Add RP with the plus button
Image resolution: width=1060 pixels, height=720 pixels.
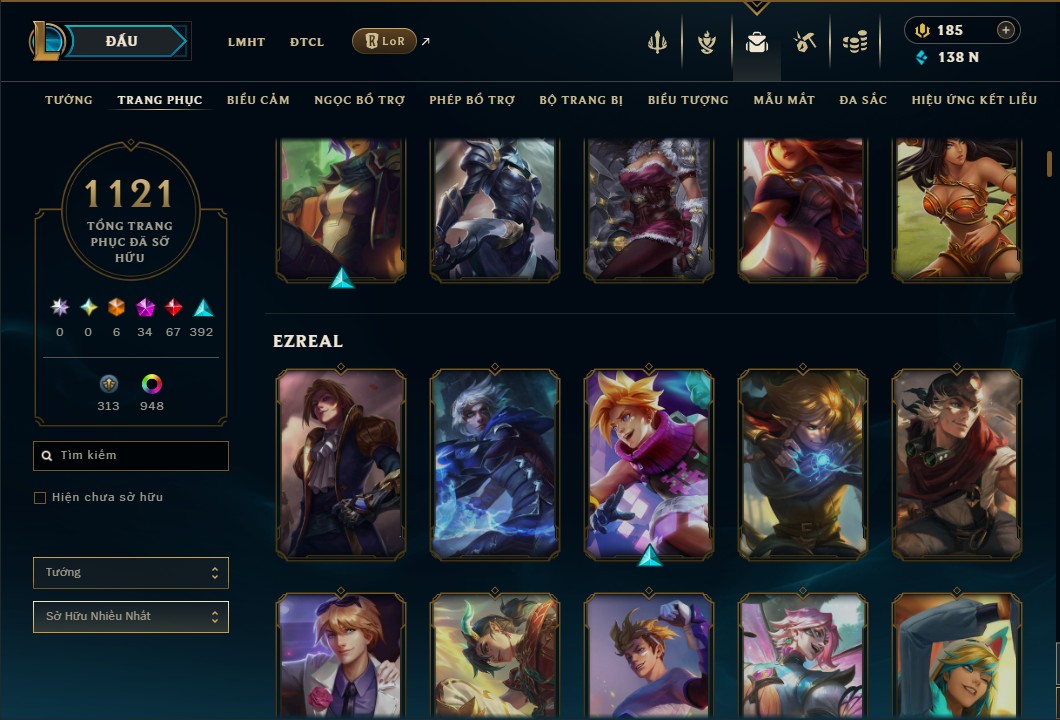[1006, 30]
